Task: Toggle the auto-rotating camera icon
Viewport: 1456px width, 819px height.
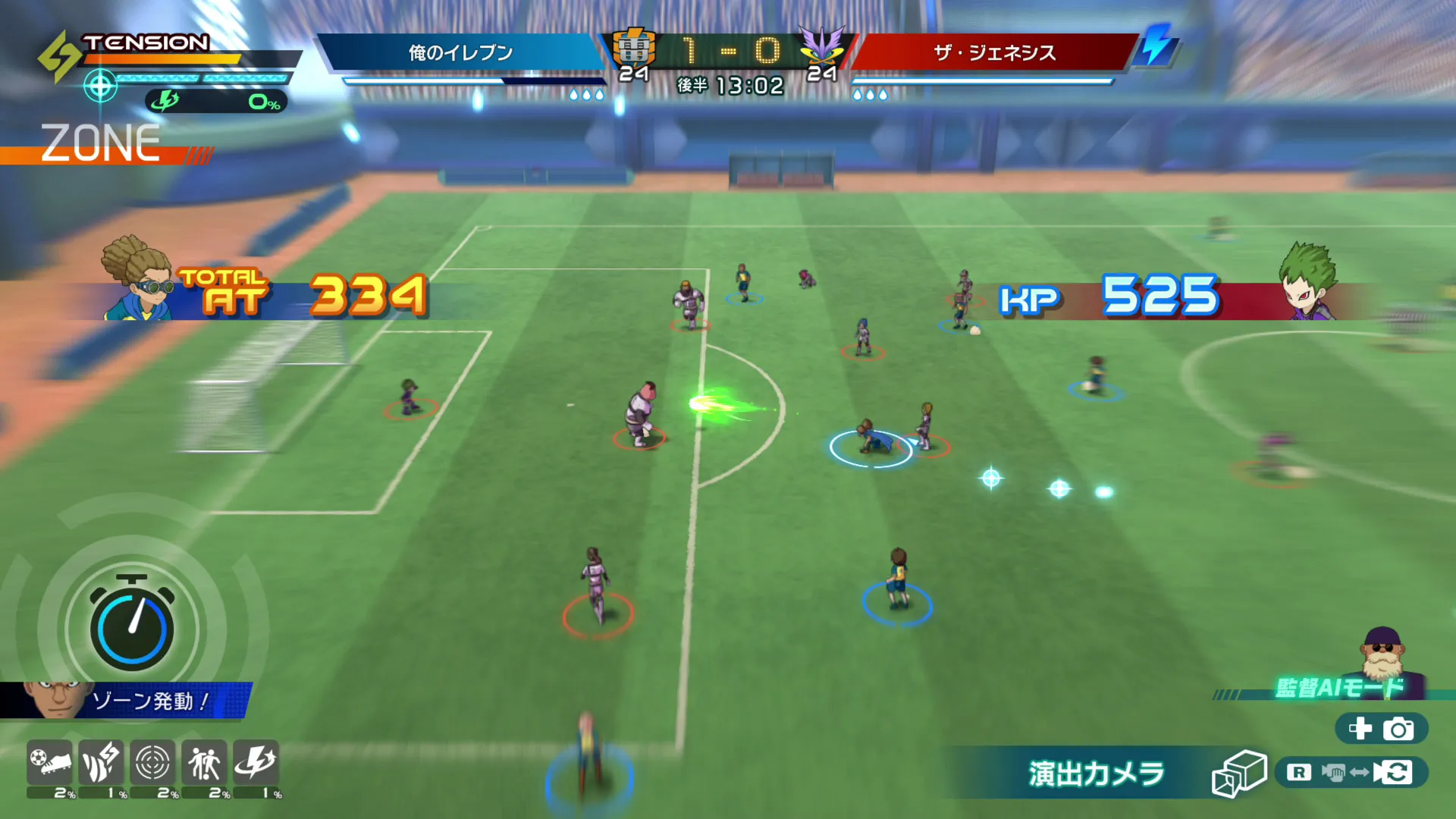Action: [1394, 773]
